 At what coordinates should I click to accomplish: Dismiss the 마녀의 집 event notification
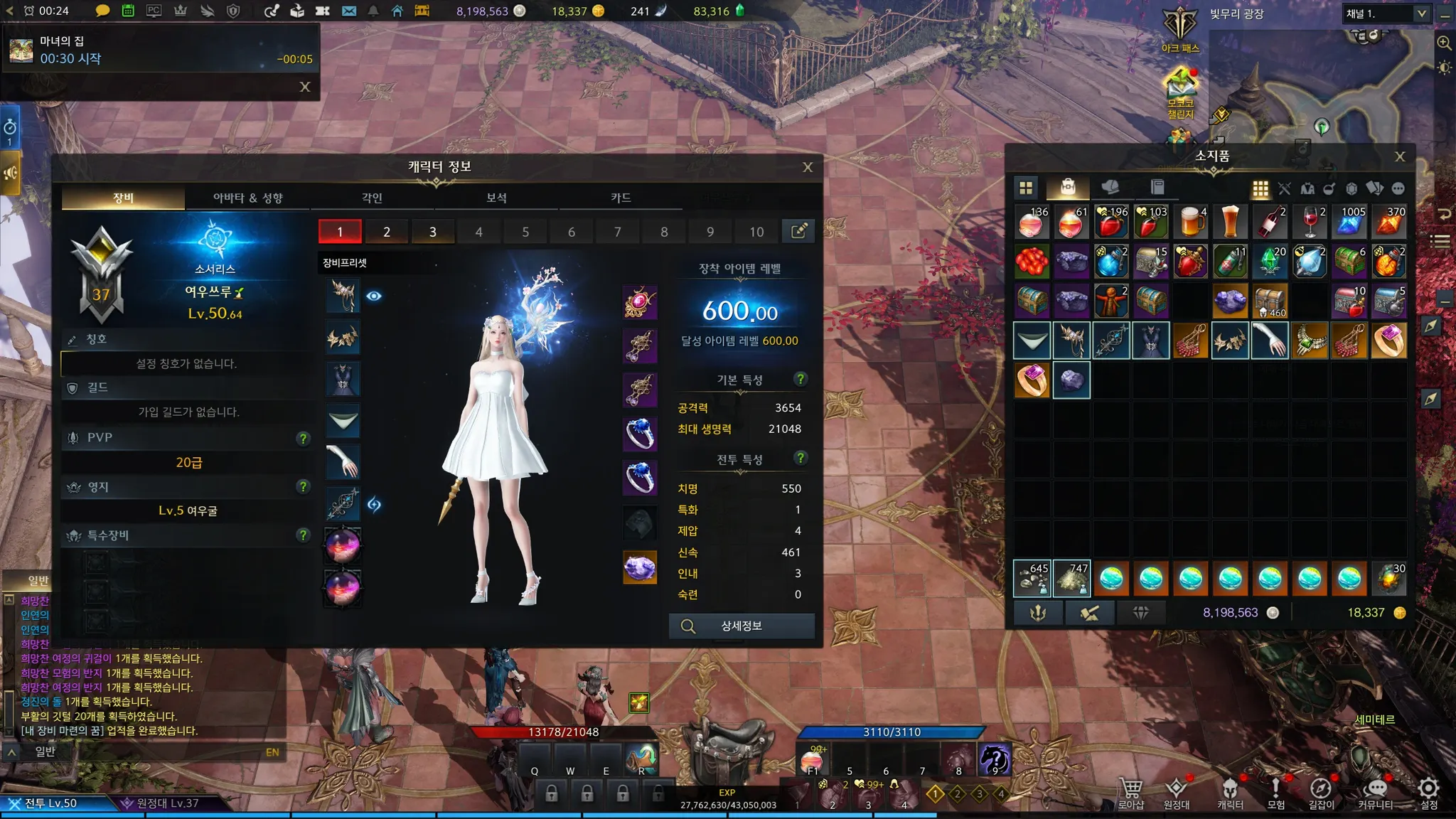305,87
